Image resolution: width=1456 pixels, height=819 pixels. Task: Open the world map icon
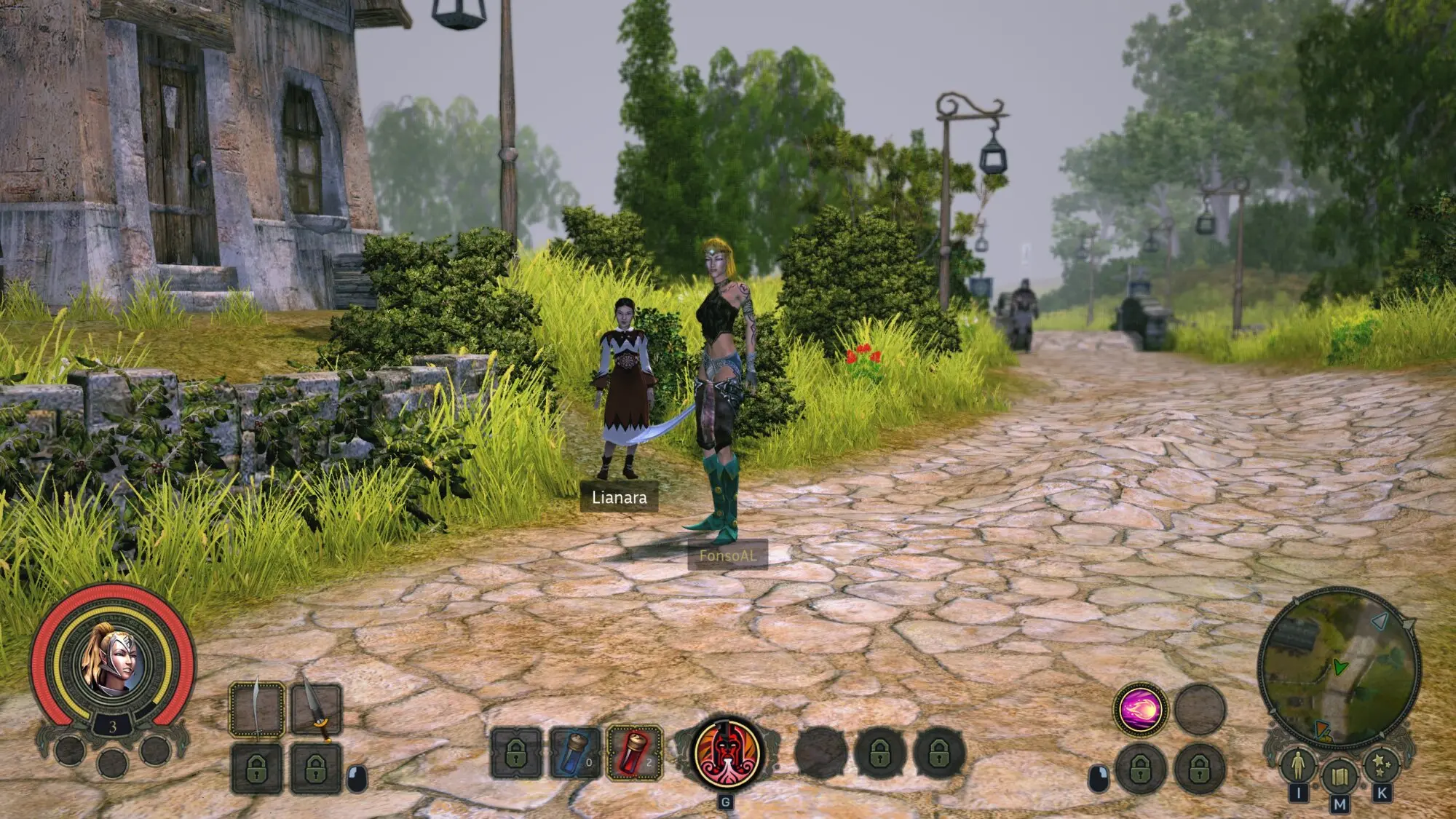tap(1340, 776)
